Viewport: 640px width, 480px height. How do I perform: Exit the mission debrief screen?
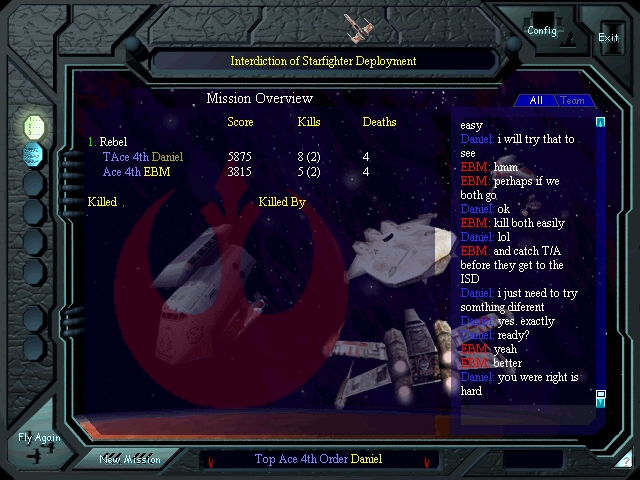pyautogui.click(x=608, y=37)
